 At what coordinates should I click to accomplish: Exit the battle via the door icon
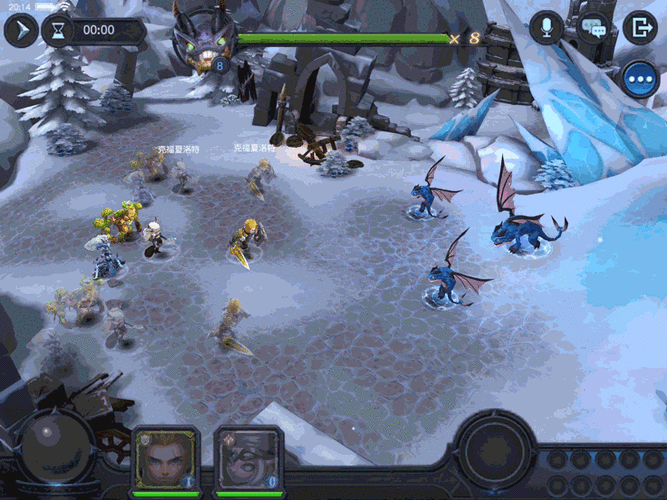639,28
